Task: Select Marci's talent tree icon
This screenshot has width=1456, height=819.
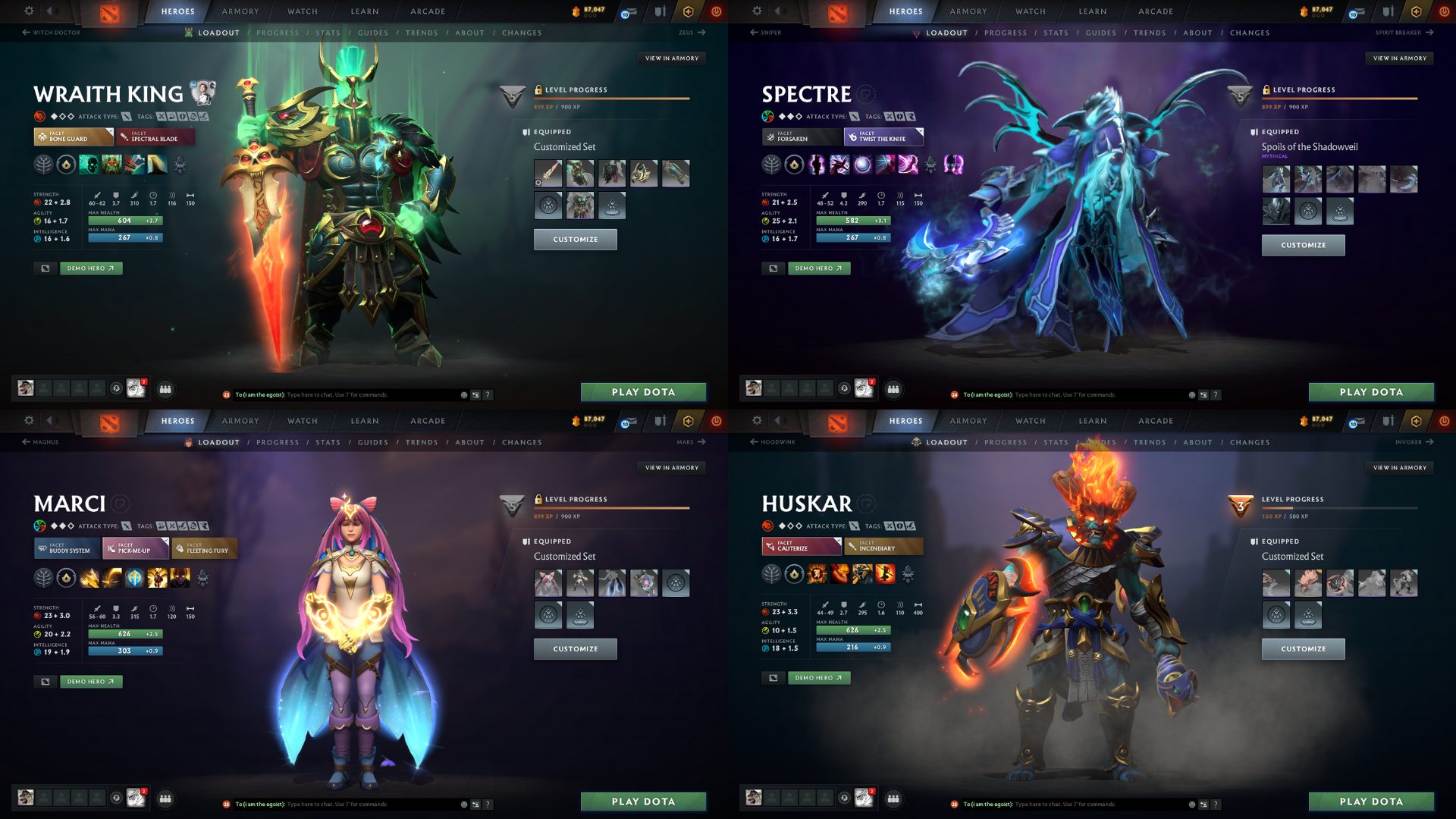Action: point(44,577)
